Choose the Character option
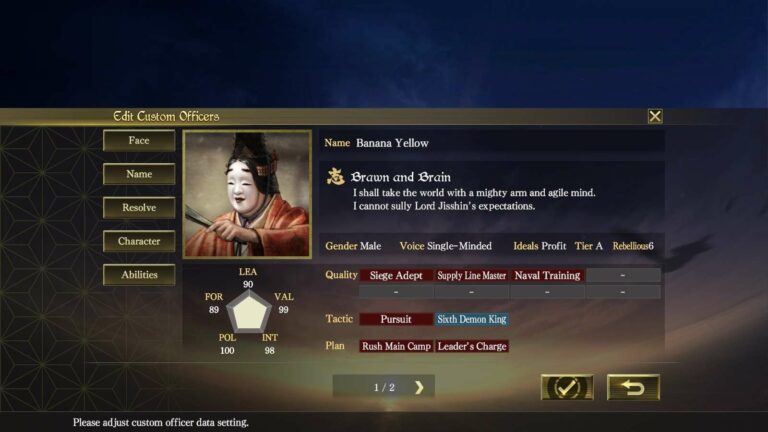Image resolution: width=768 pixels, height=432 pixels. pyautogui.click(x=139, y=241)
